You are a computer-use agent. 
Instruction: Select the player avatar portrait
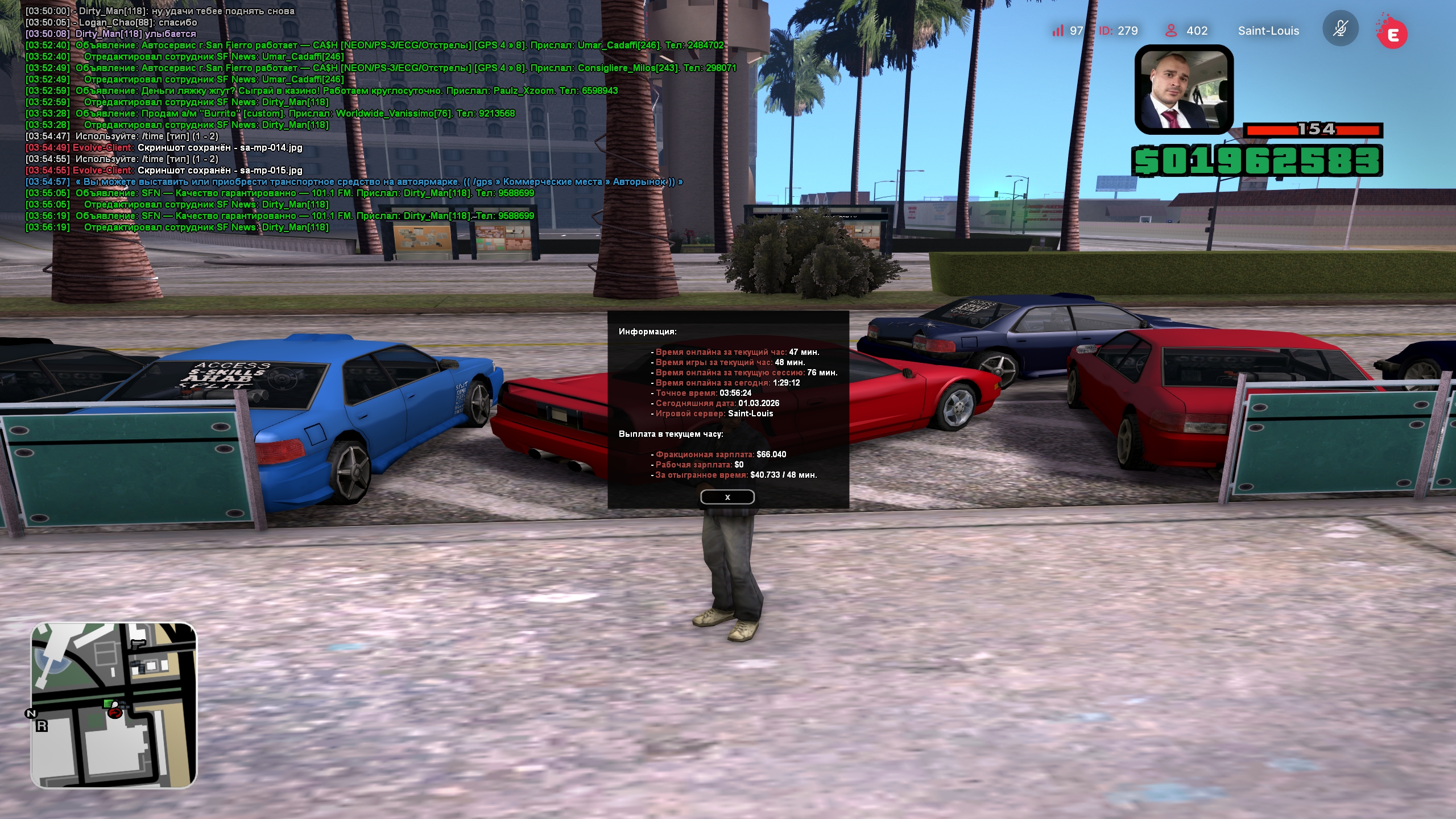(1184, 89)
